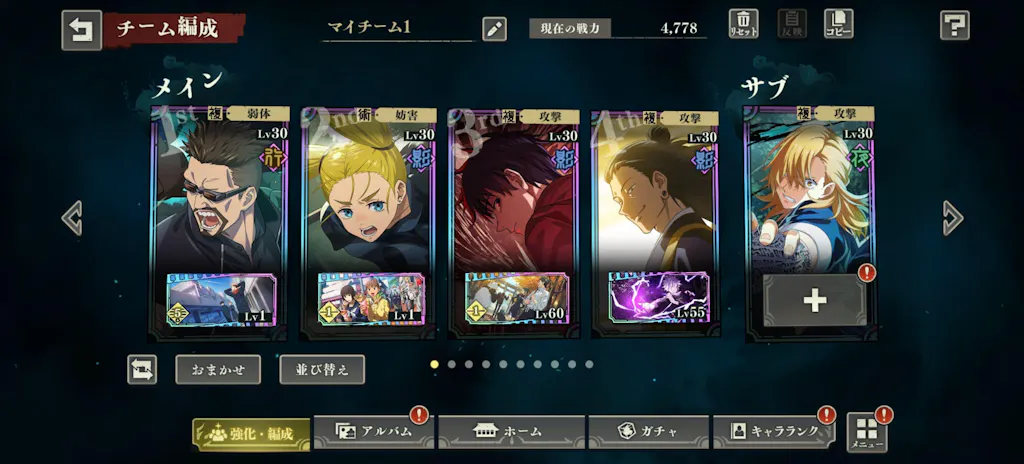Copy the team using the コピー button
The height and width of the screenshot is (464, 1024).
tap(838, 24)
